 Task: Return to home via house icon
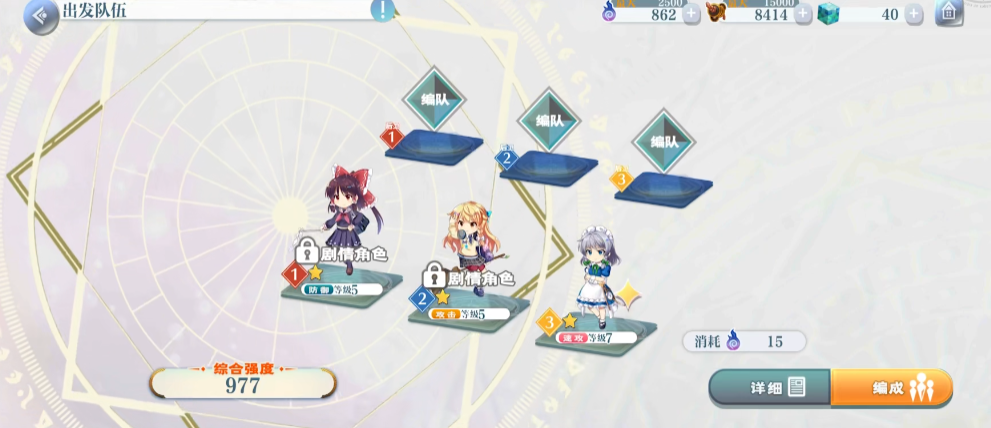[x=948, y=13]
